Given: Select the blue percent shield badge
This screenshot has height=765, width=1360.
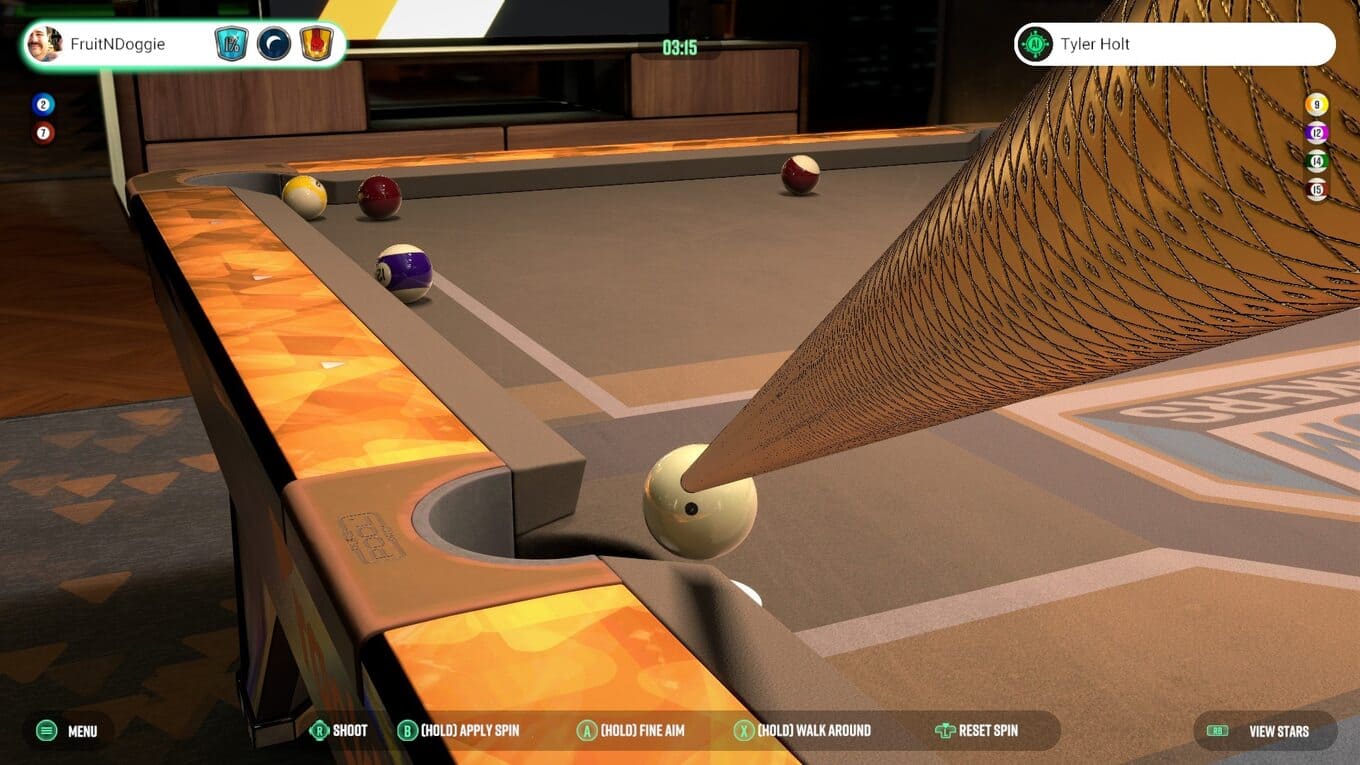Looking at the screenshot, I should [231, 44].
